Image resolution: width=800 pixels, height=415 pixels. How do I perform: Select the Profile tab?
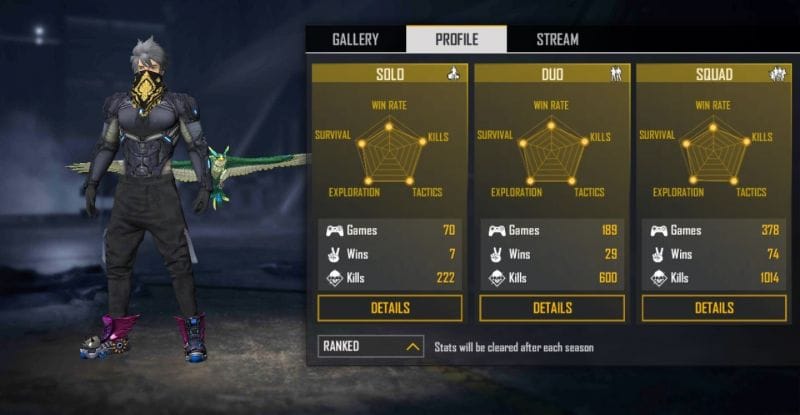tap(456, 40)
